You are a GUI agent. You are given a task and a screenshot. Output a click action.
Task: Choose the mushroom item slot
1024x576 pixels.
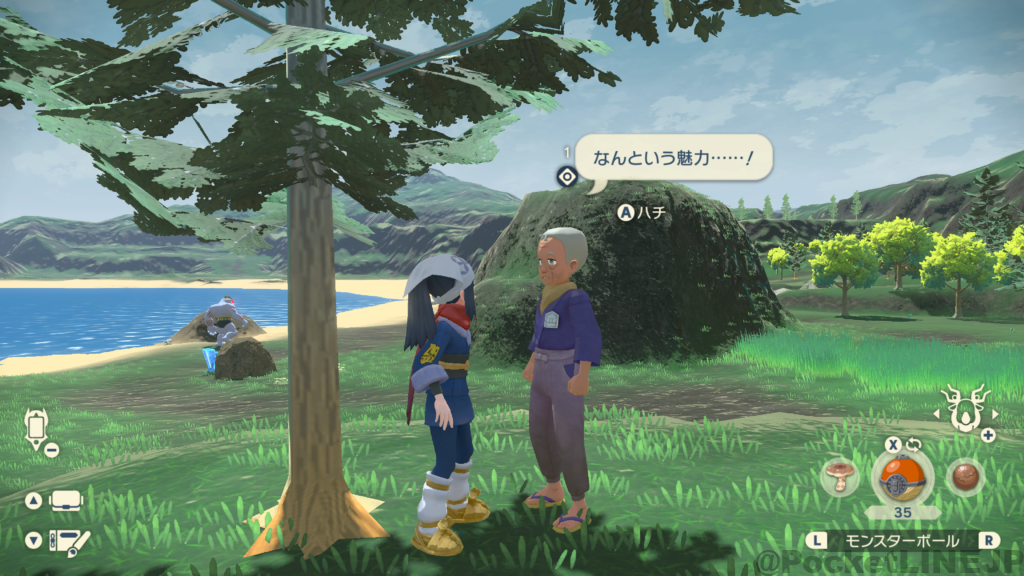[x=840, y=477]
